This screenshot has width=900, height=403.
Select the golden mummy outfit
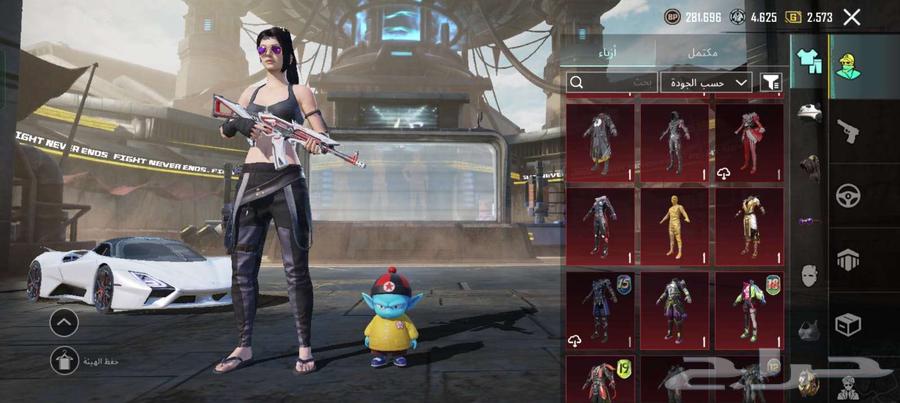675,226
